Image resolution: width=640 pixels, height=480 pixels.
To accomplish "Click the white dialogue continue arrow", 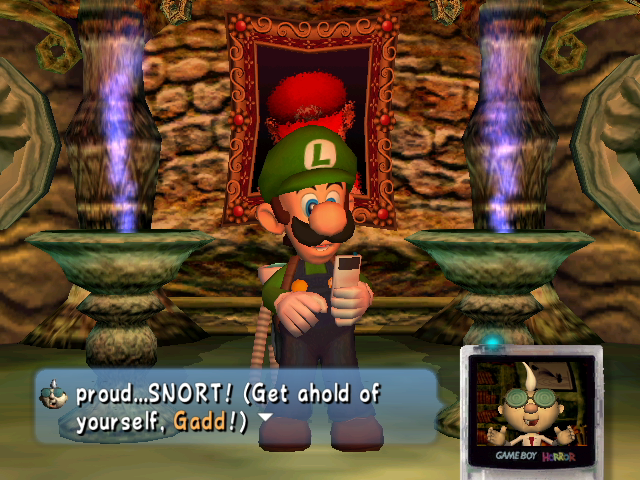I will [265, 418].
